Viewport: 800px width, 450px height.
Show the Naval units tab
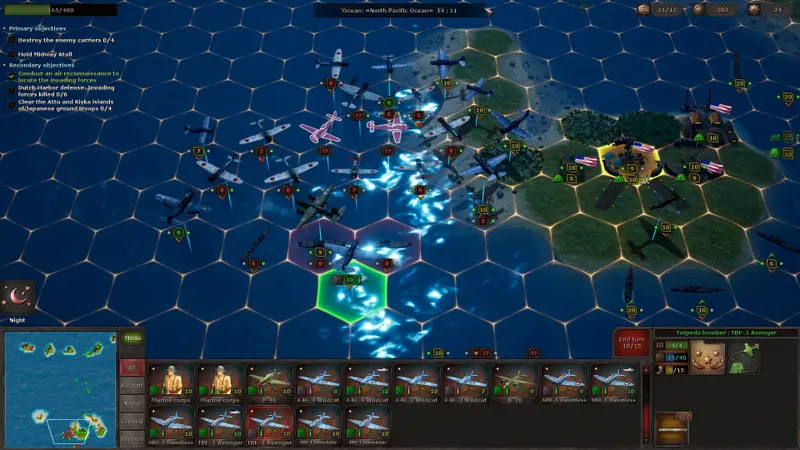pos(132,402)
